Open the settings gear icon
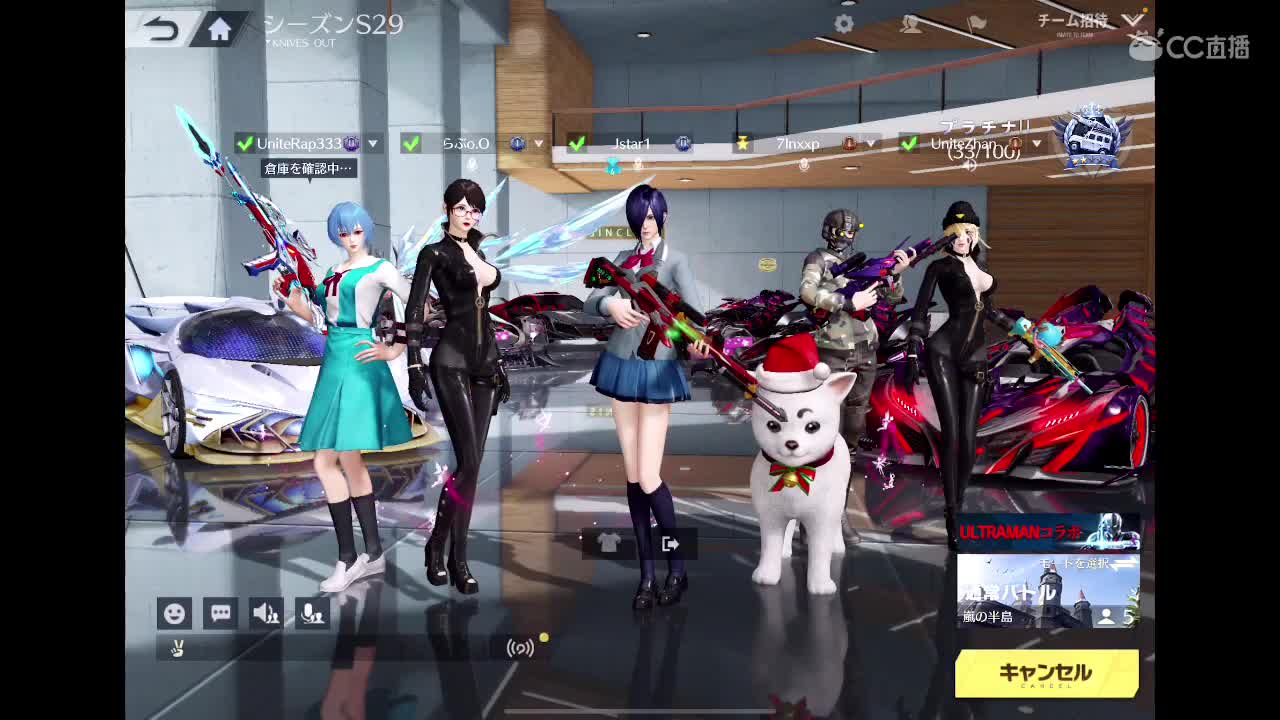Image resolution: width=1280 pixels, height=720 pixels. 841,24
